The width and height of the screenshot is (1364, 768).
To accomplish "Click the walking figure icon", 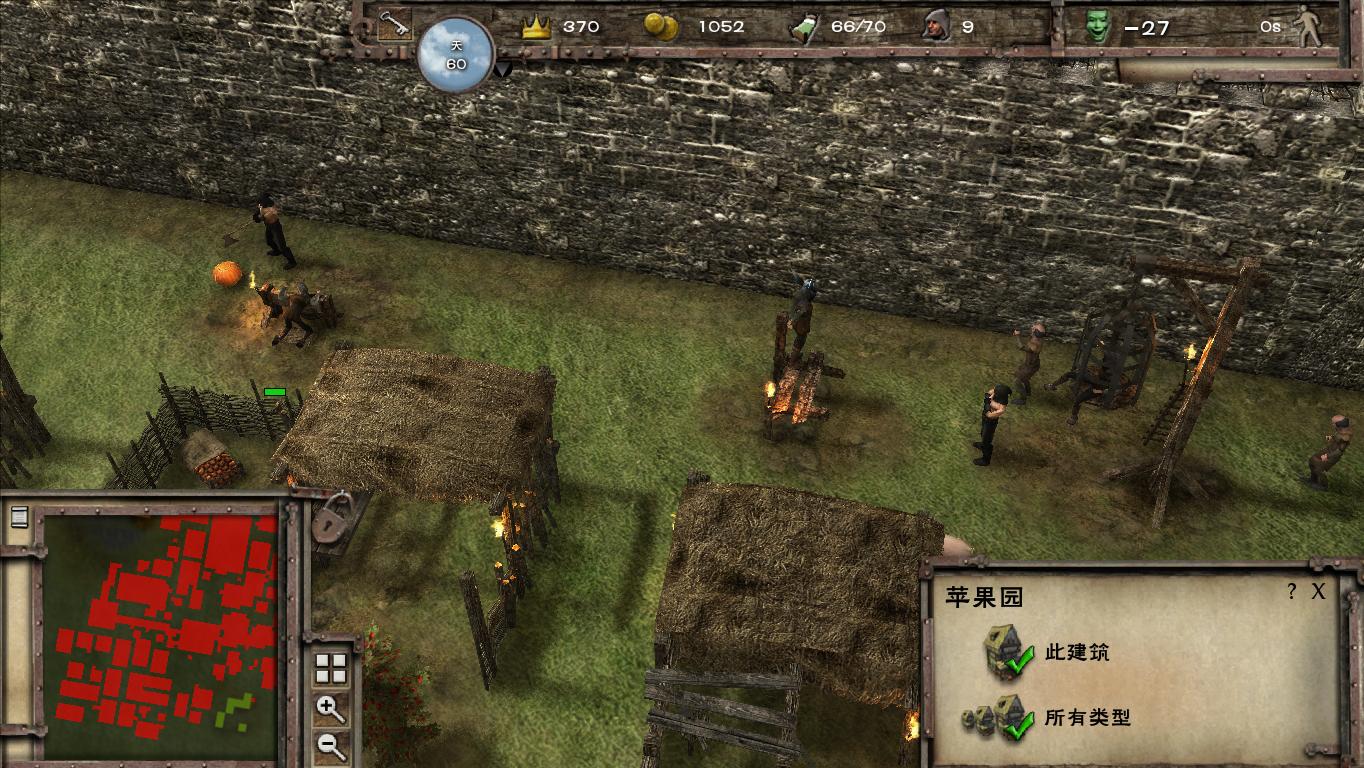I will tap(1308, 27).
